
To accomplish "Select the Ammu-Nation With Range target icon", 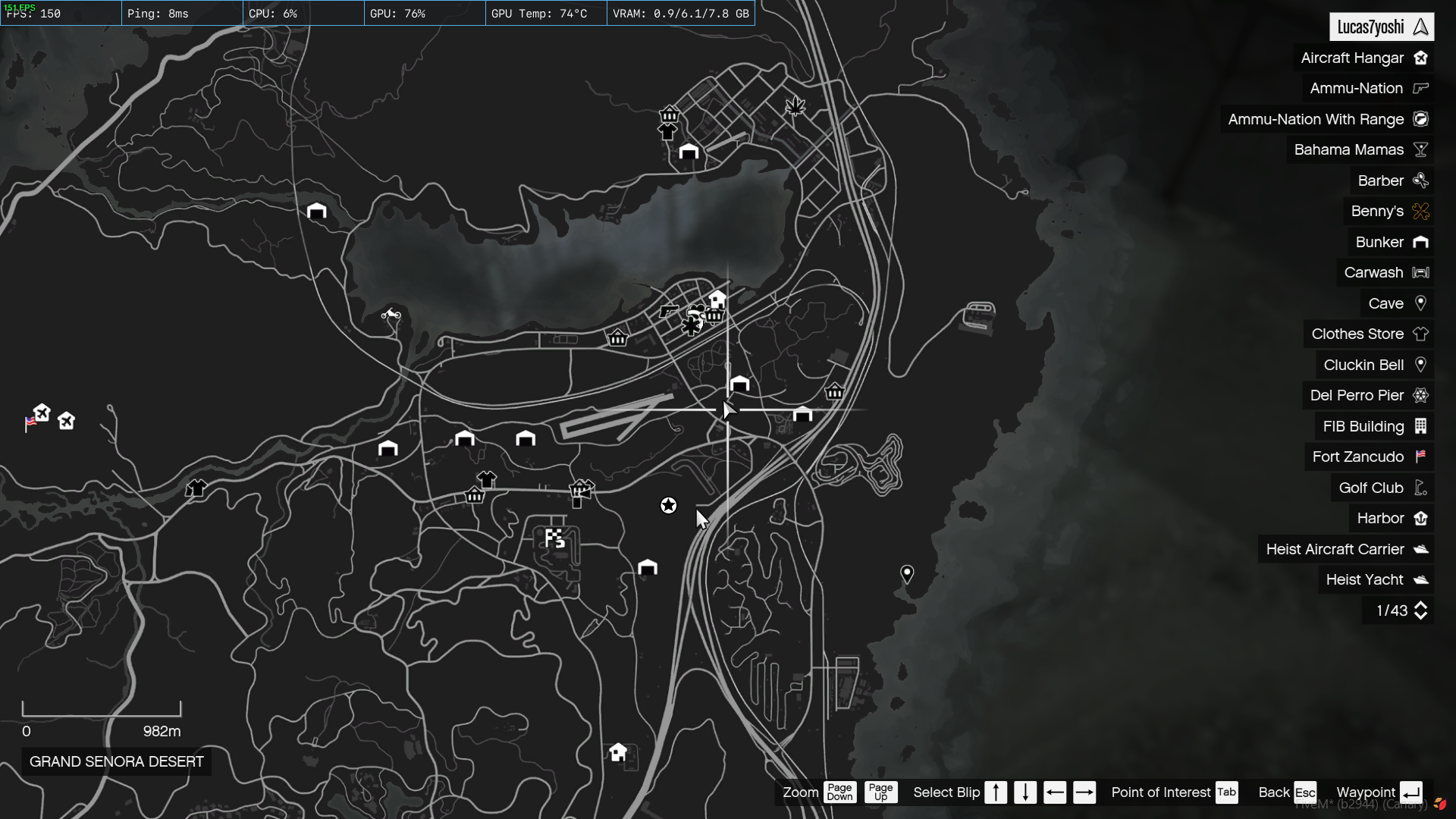I will coord(1420,119).
